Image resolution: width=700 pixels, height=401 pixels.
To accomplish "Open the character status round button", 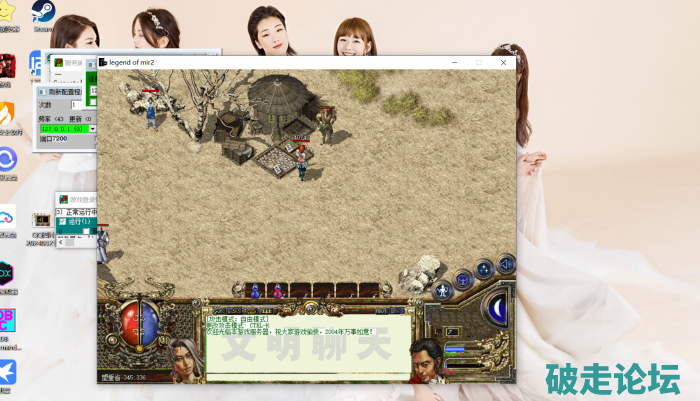I will point(442,291).
